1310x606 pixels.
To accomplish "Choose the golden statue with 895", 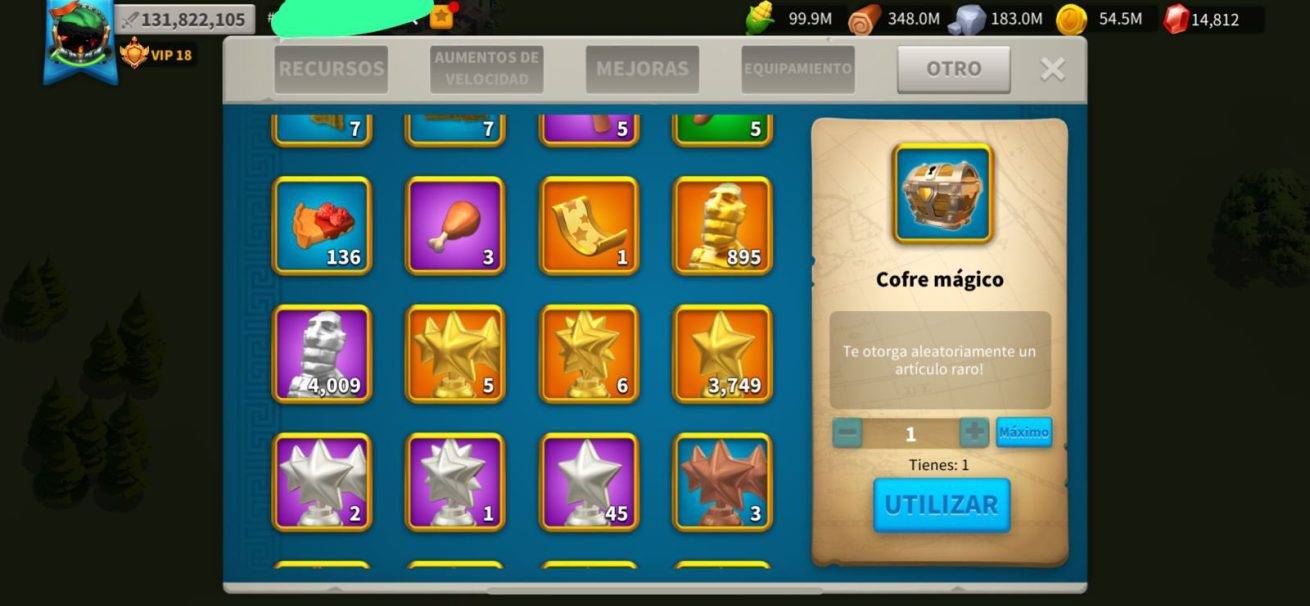I will pos(722,225).
